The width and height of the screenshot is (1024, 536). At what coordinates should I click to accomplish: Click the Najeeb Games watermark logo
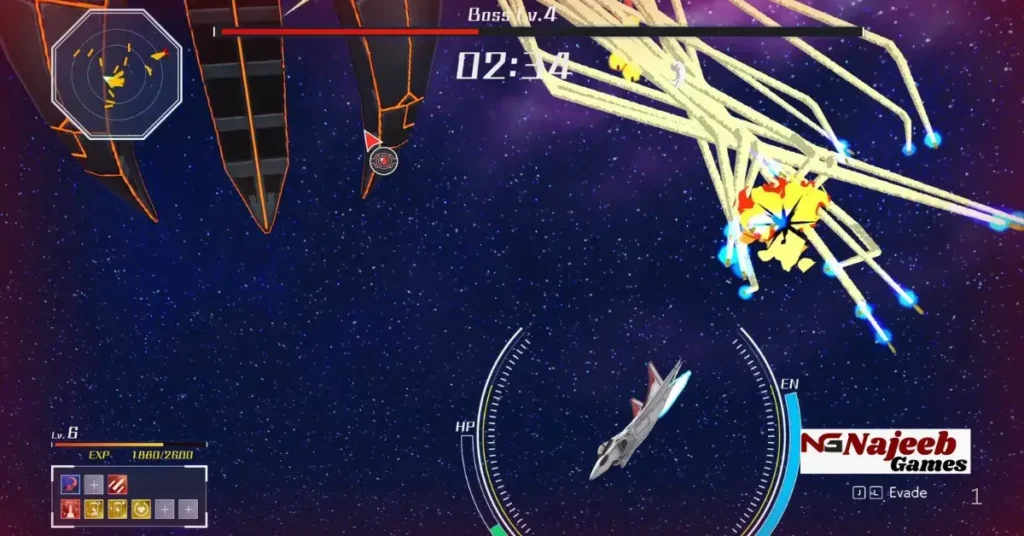coord(885,451)
